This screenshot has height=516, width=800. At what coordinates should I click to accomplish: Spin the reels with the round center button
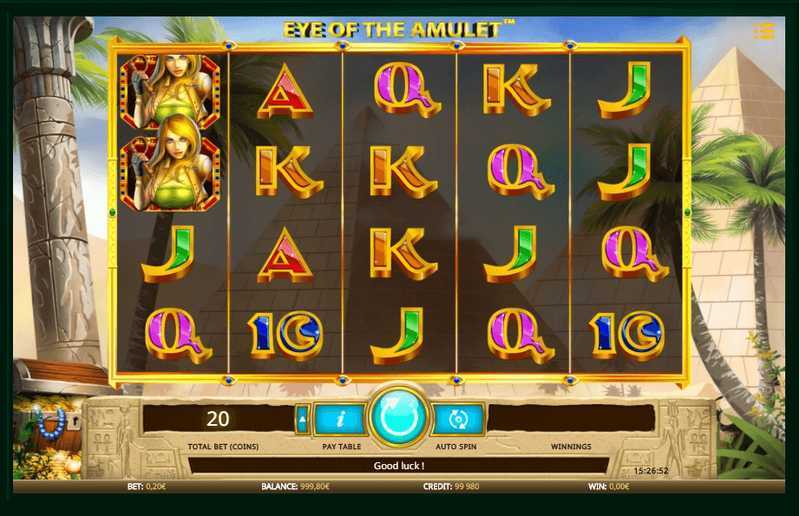[398, 417]
